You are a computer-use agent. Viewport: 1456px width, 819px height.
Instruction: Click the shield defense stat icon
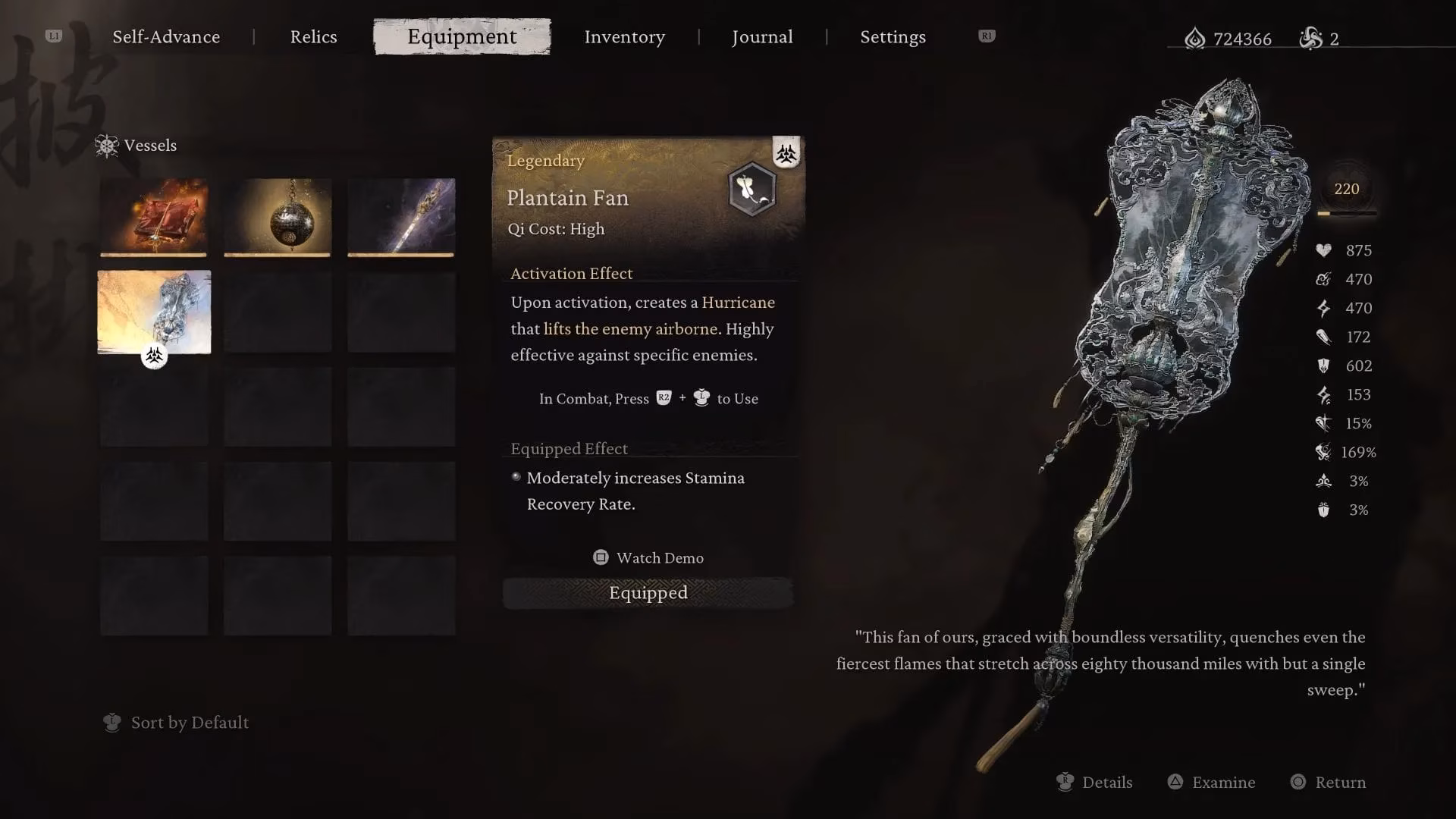[1323, 366]
